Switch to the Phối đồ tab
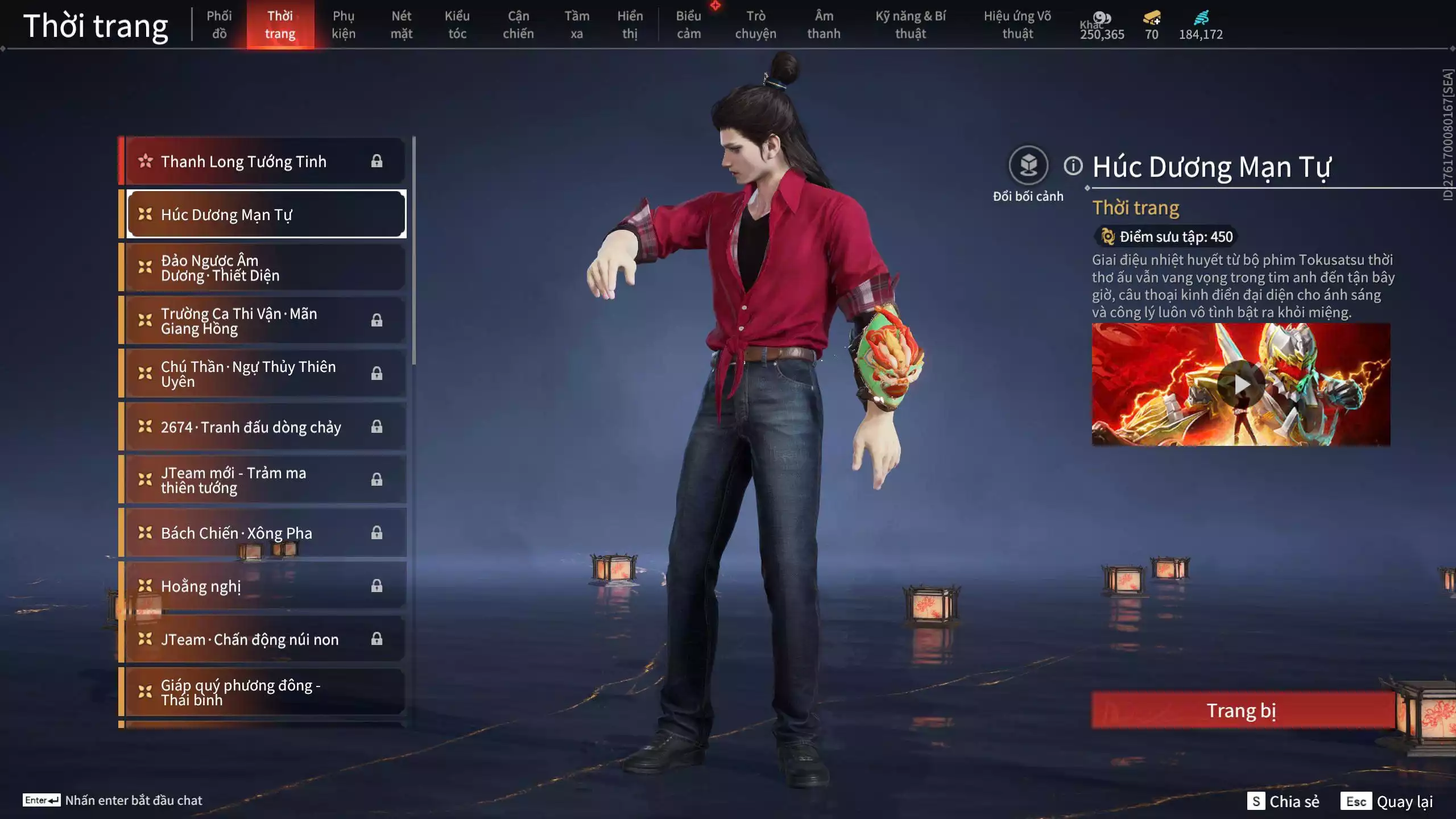1456x819 pixels. 219,24
